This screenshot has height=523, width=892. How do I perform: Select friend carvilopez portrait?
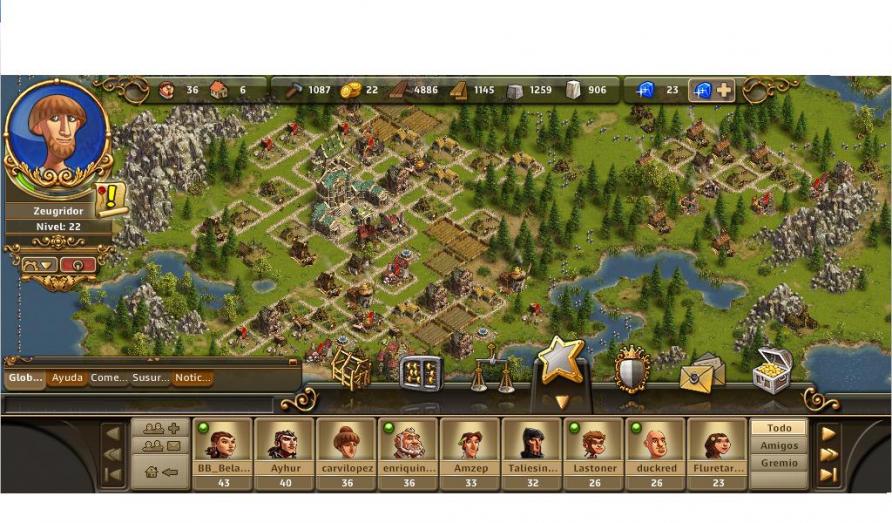click(x=345, y=440)
